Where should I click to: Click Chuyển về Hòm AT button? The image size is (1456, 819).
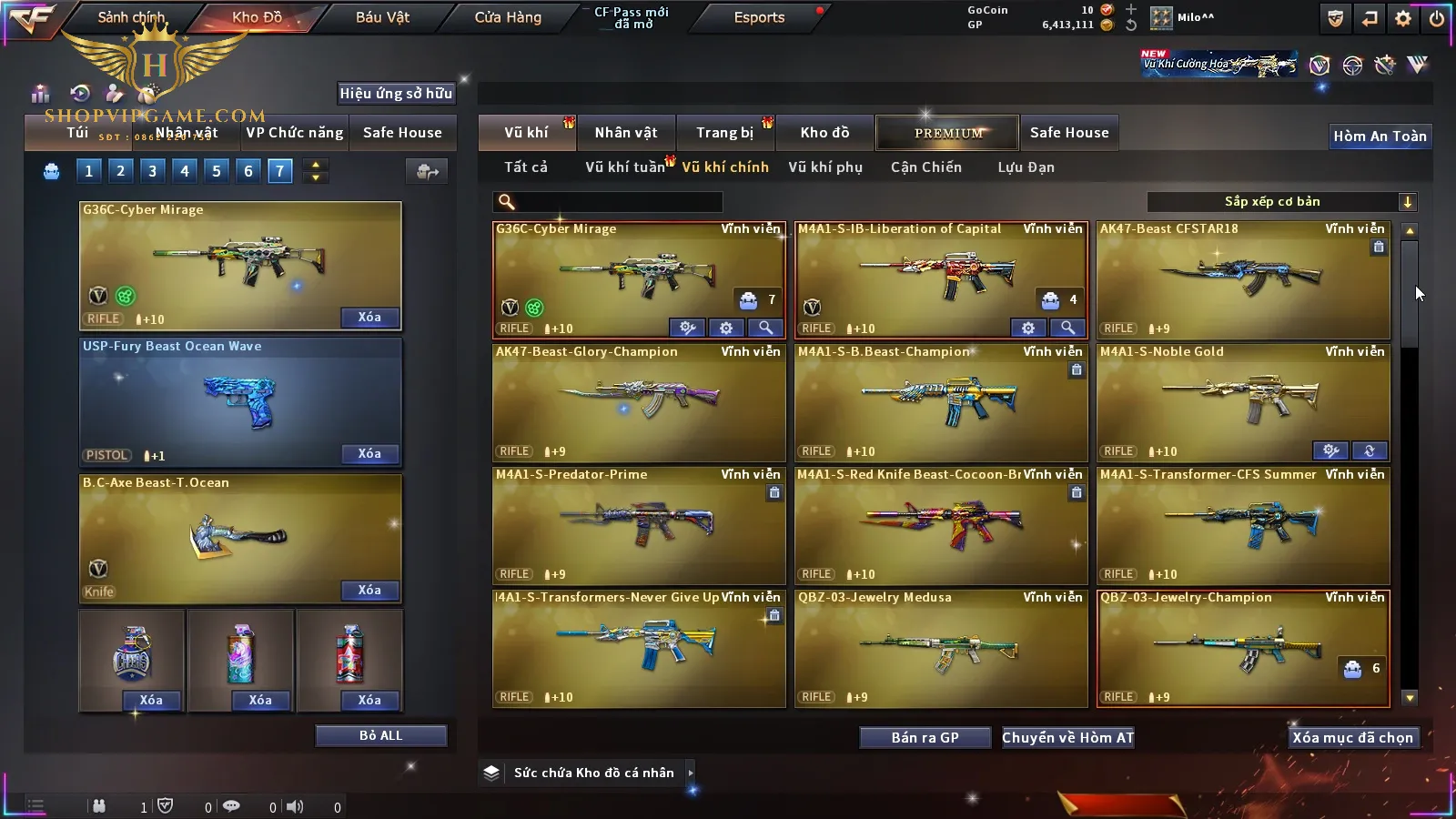pyautogui.click(x=1067, y=738)
